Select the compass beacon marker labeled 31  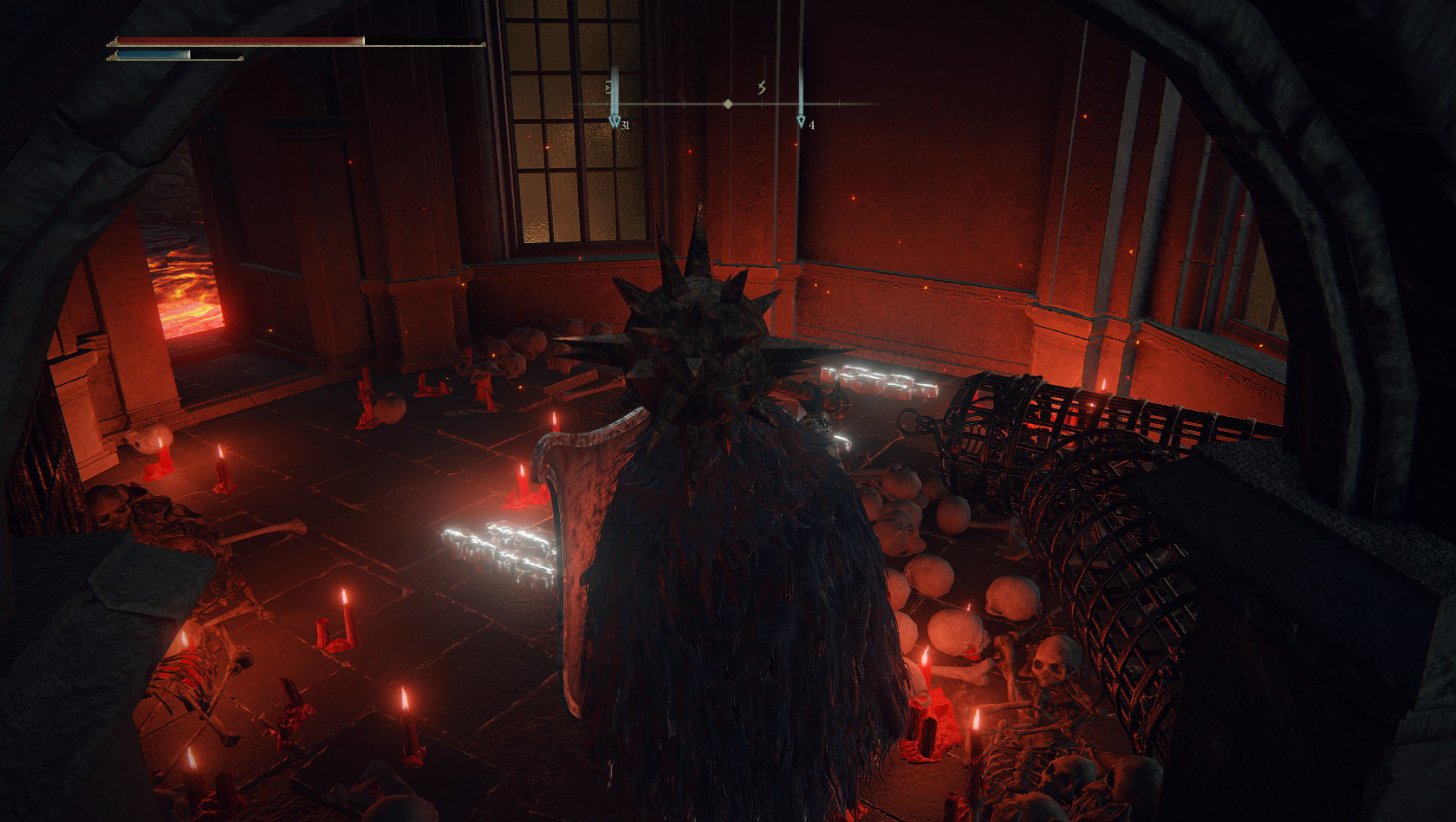point(614,121)
